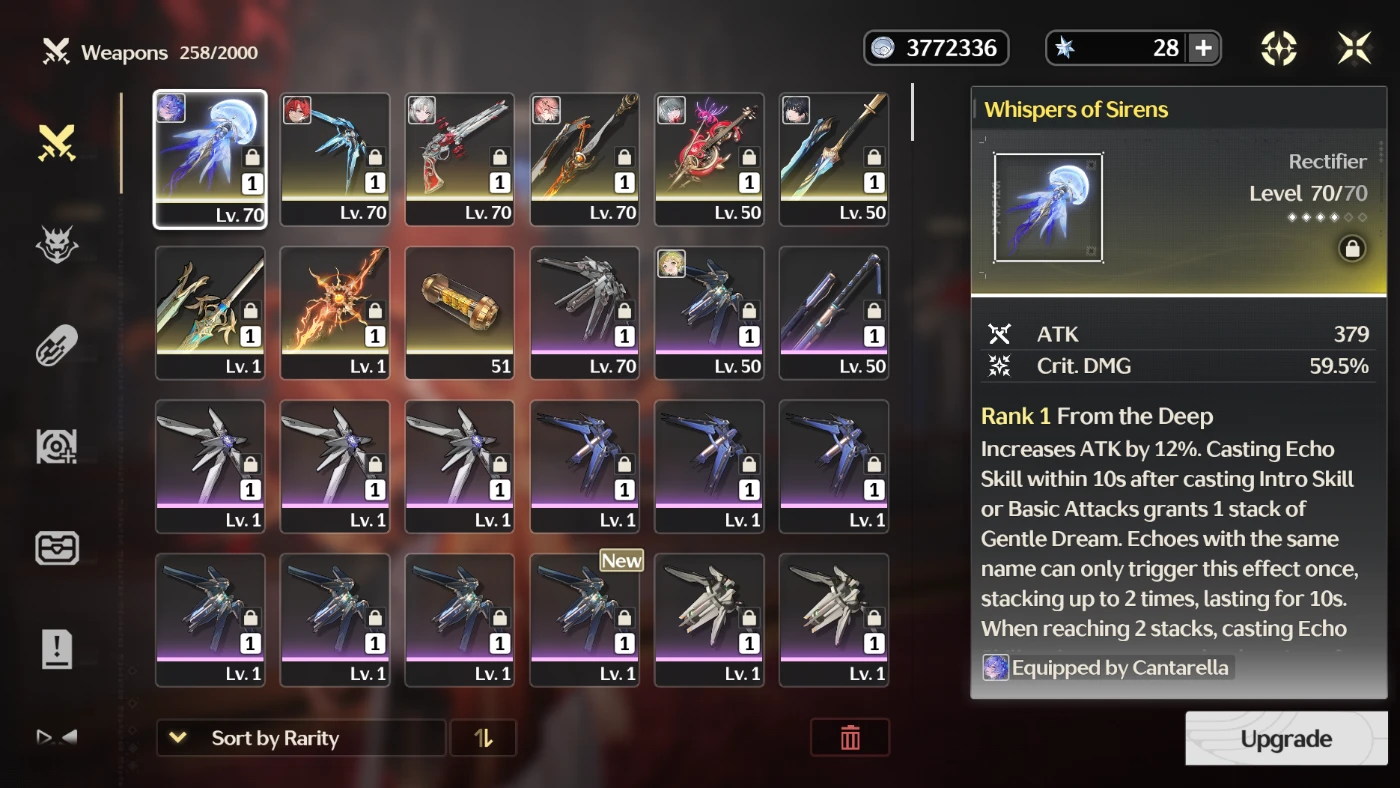Click the red trash can discard button
The image size is (1400, 788).
pos(850,738)
